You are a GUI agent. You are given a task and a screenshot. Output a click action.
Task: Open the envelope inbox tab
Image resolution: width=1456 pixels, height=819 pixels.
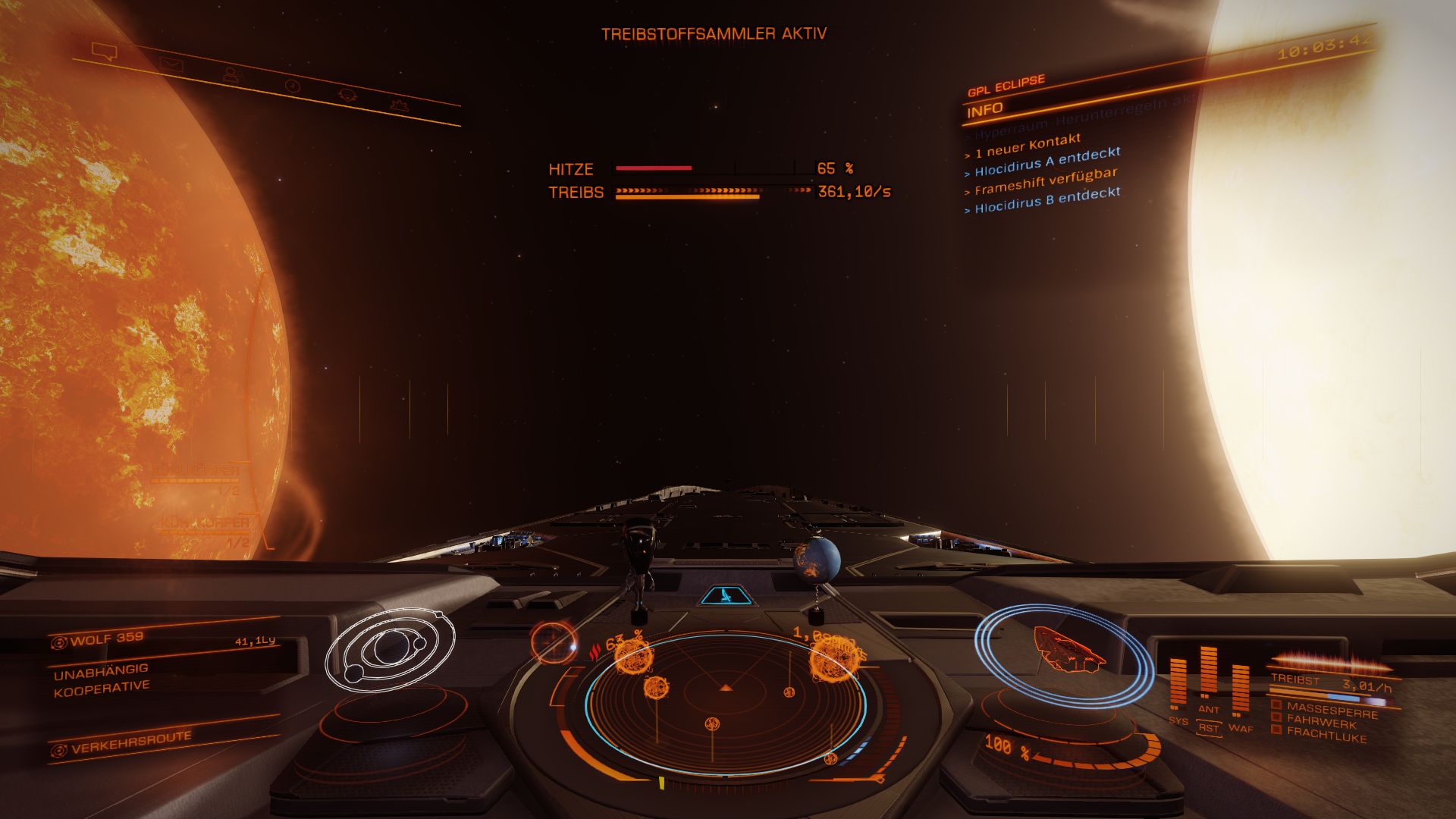coord(171,64)
